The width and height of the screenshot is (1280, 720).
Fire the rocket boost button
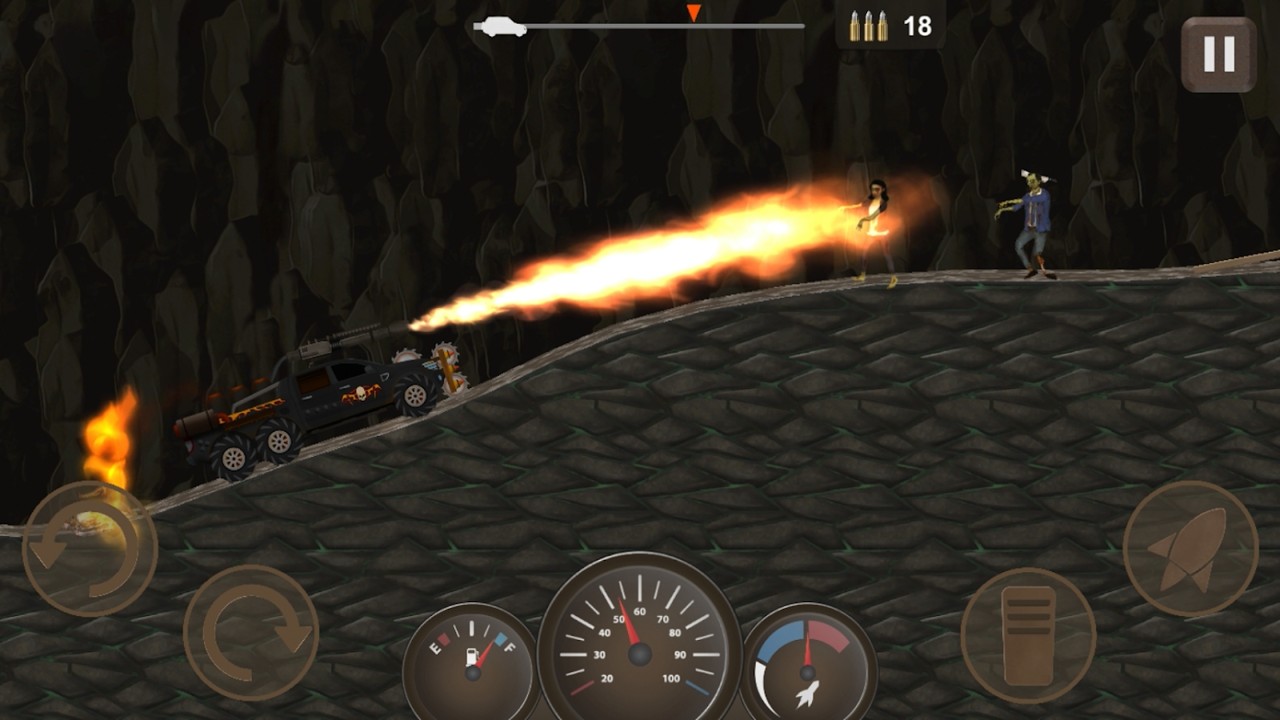click(x=1190, y=548)
